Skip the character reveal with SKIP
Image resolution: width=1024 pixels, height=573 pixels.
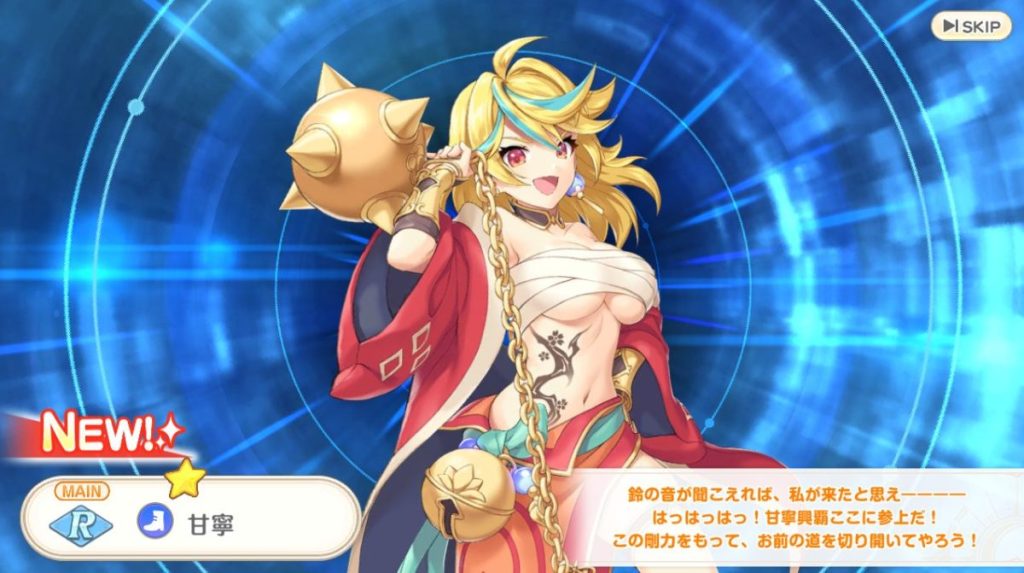tap(971, 26)
